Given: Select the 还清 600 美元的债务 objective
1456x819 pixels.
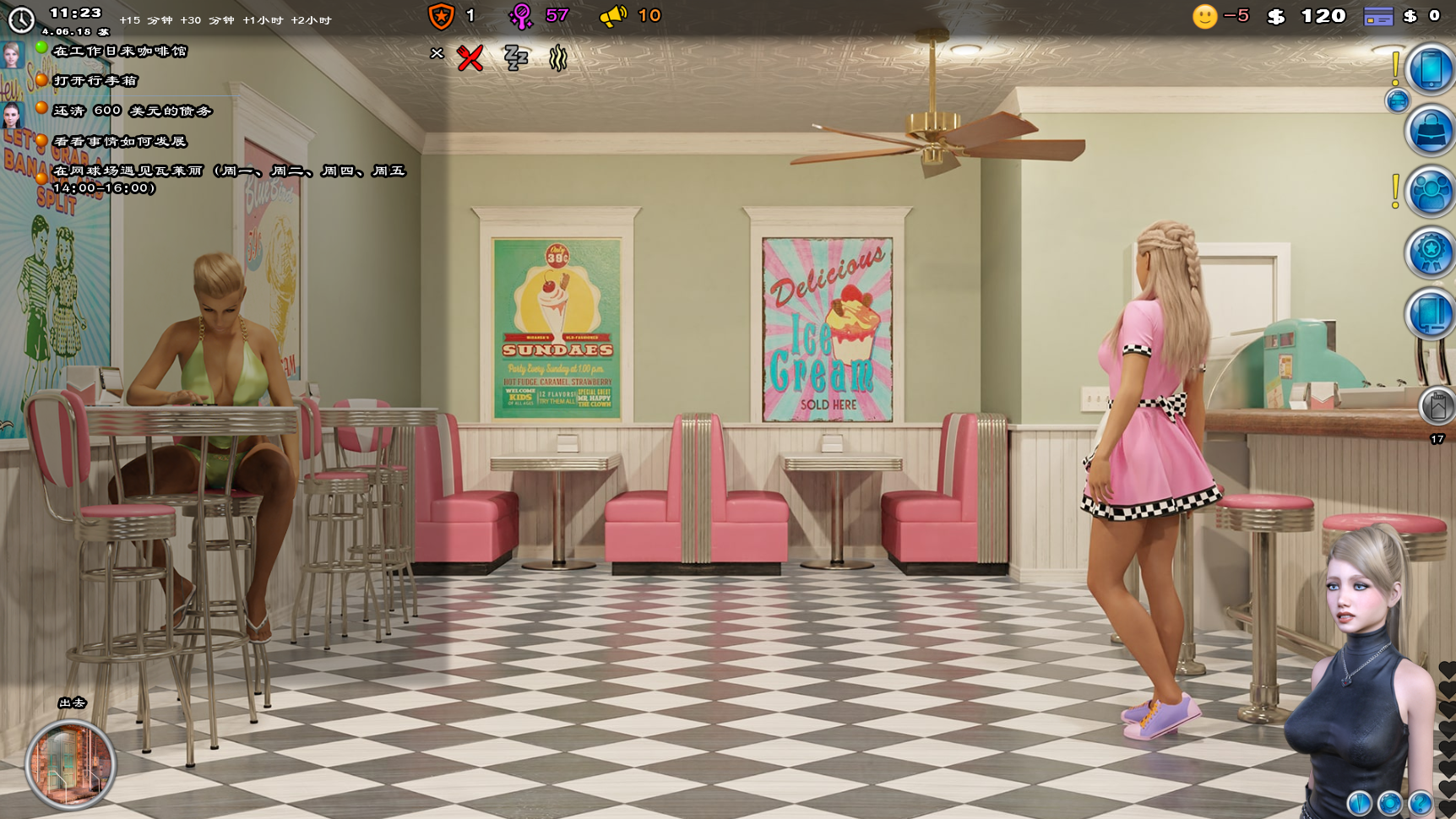Looking at the screenshot, I should (132, 111).
